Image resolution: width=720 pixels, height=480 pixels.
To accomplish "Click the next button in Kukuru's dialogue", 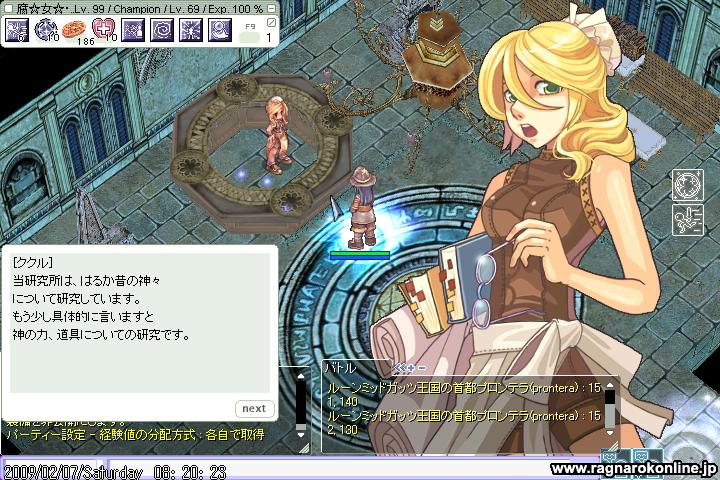I will 254,408.
